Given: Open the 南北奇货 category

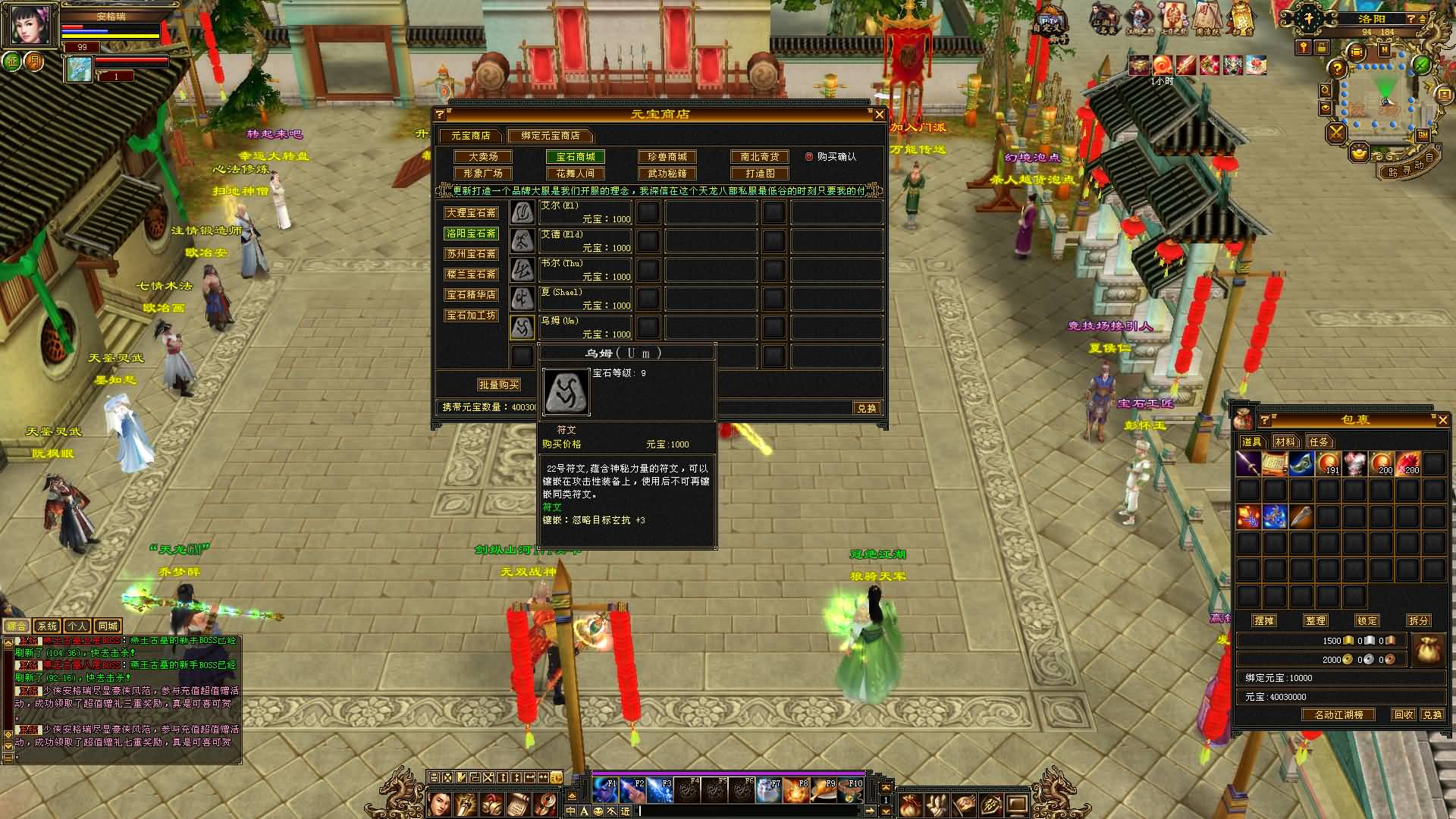Looking at the screenshot, I should tap(760, 157).
